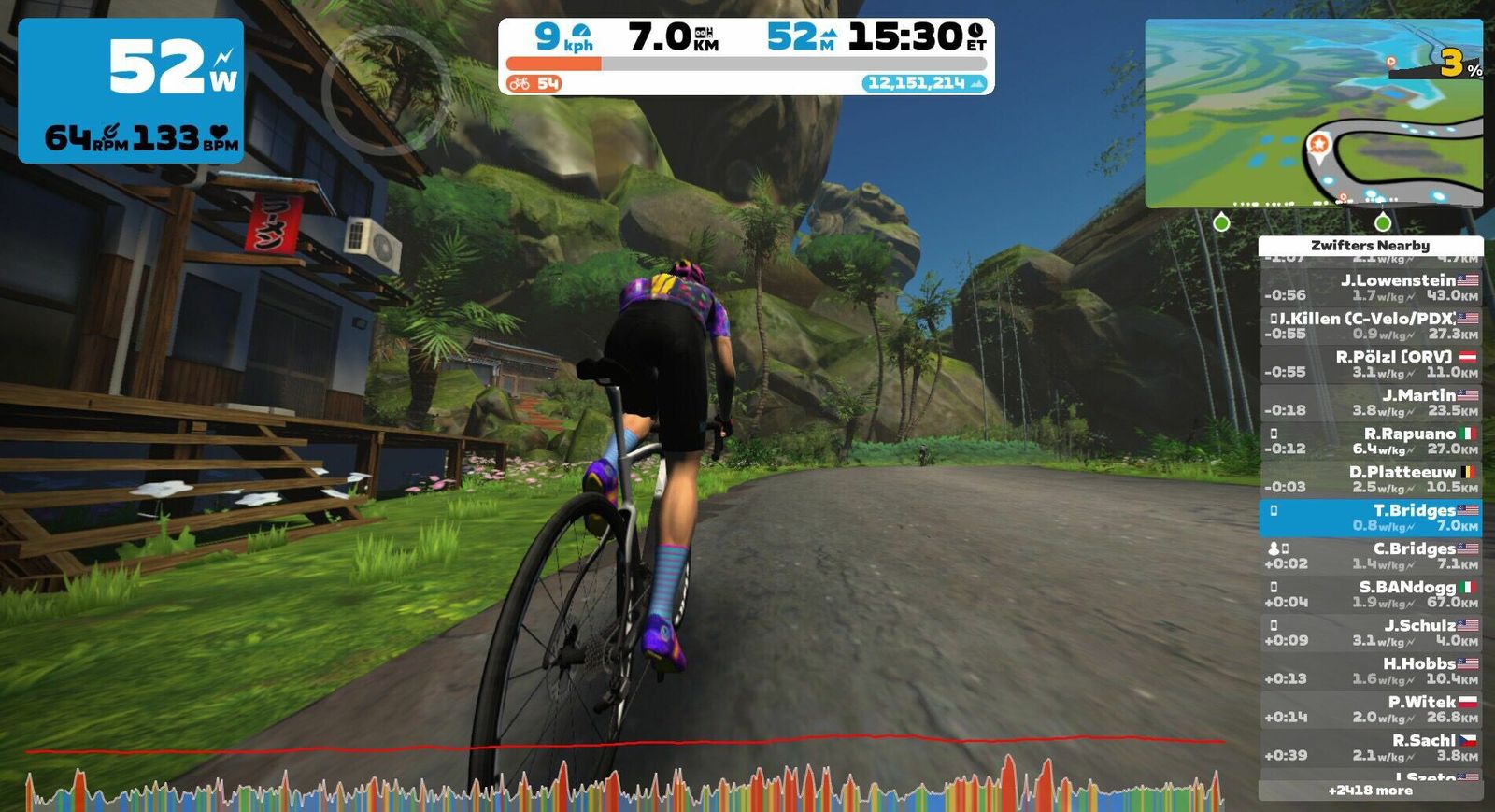This screenshot has width=1495, height=812.
Task: Pick R.Rapuano in the nearby riders
Action: 1371,441
